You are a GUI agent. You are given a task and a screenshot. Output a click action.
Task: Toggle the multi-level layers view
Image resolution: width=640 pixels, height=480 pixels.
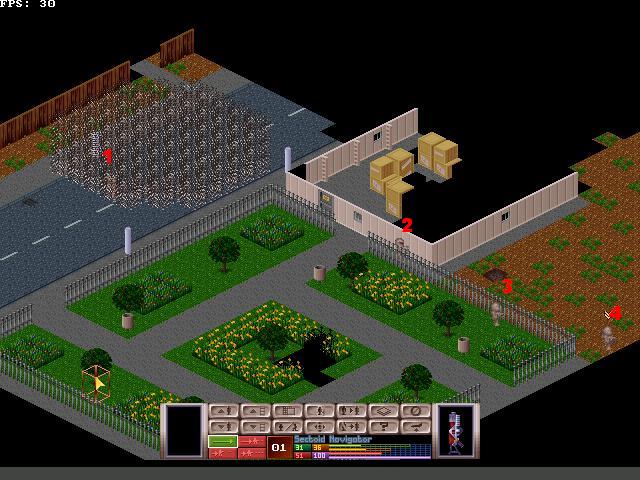click(384, 411)
